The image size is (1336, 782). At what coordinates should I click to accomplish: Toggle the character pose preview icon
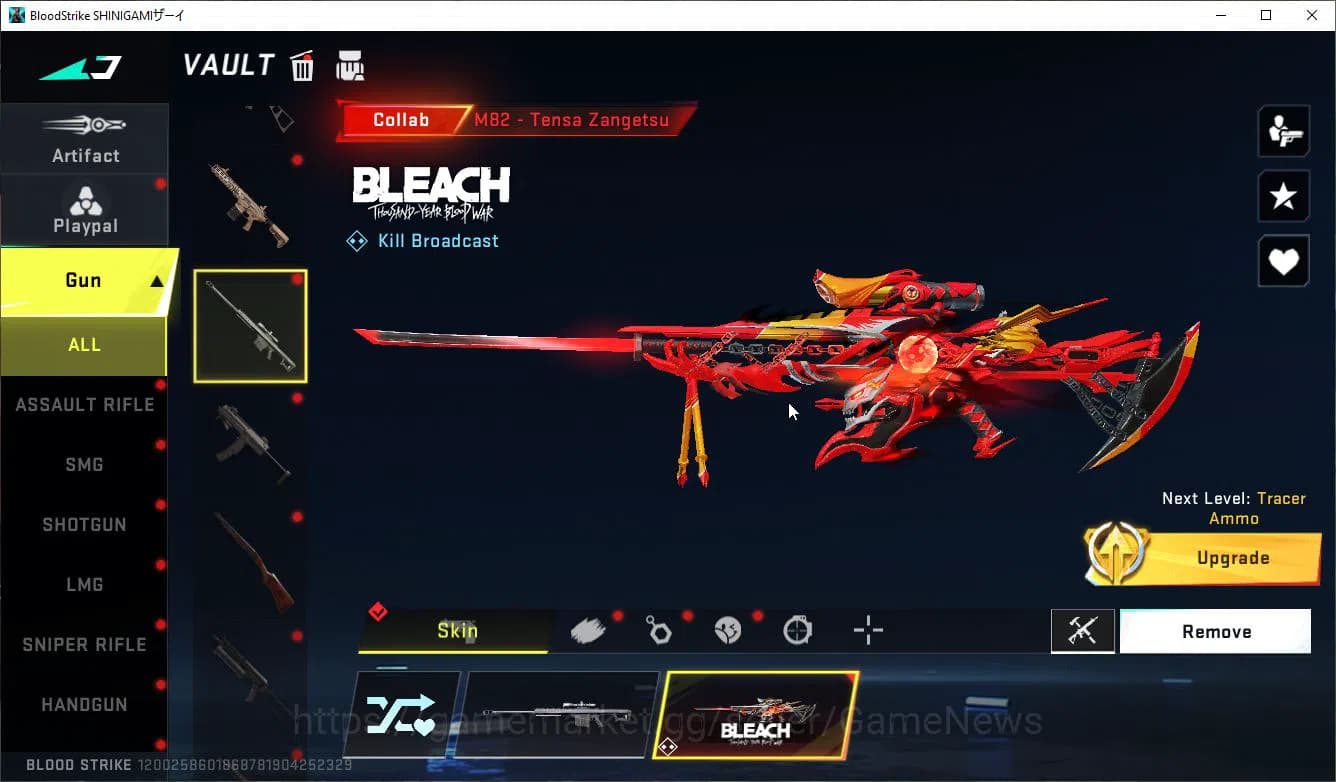coord(1283,131)
